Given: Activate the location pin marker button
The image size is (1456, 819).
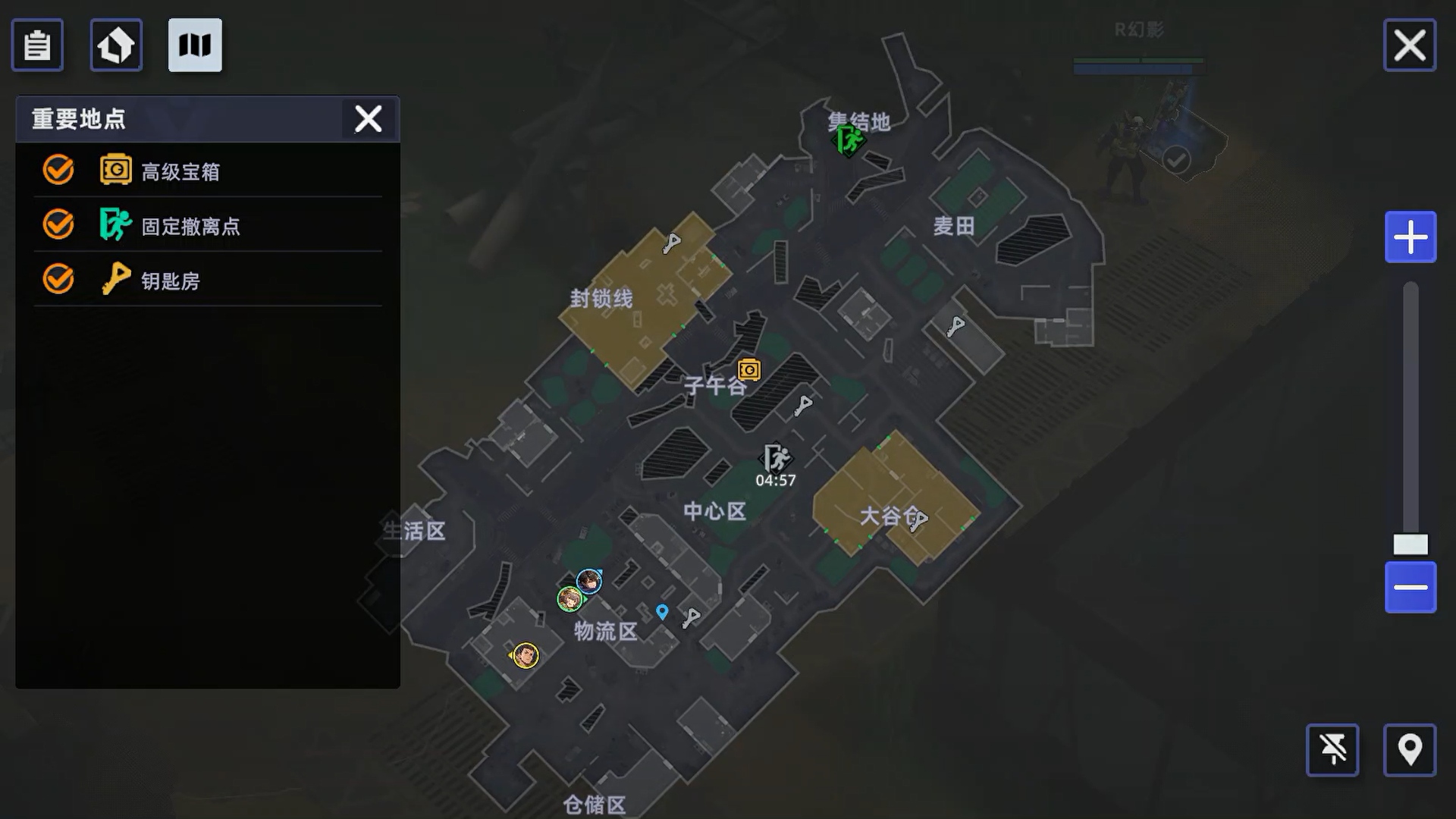Looking at the screenshot, I should tap(1409, 750).
